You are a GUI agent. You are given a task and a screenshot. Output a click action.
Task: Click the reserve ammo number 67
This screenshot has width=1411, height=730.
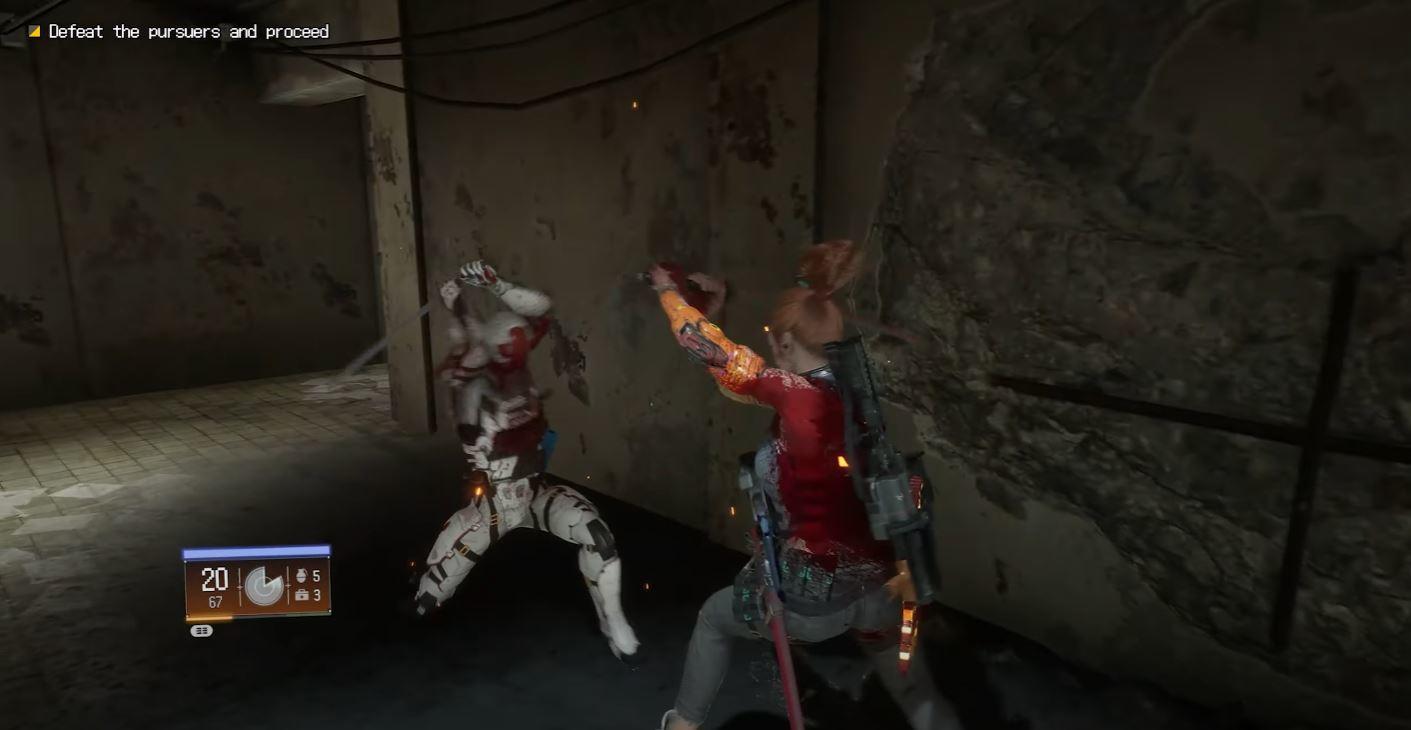tap(217, 600)
